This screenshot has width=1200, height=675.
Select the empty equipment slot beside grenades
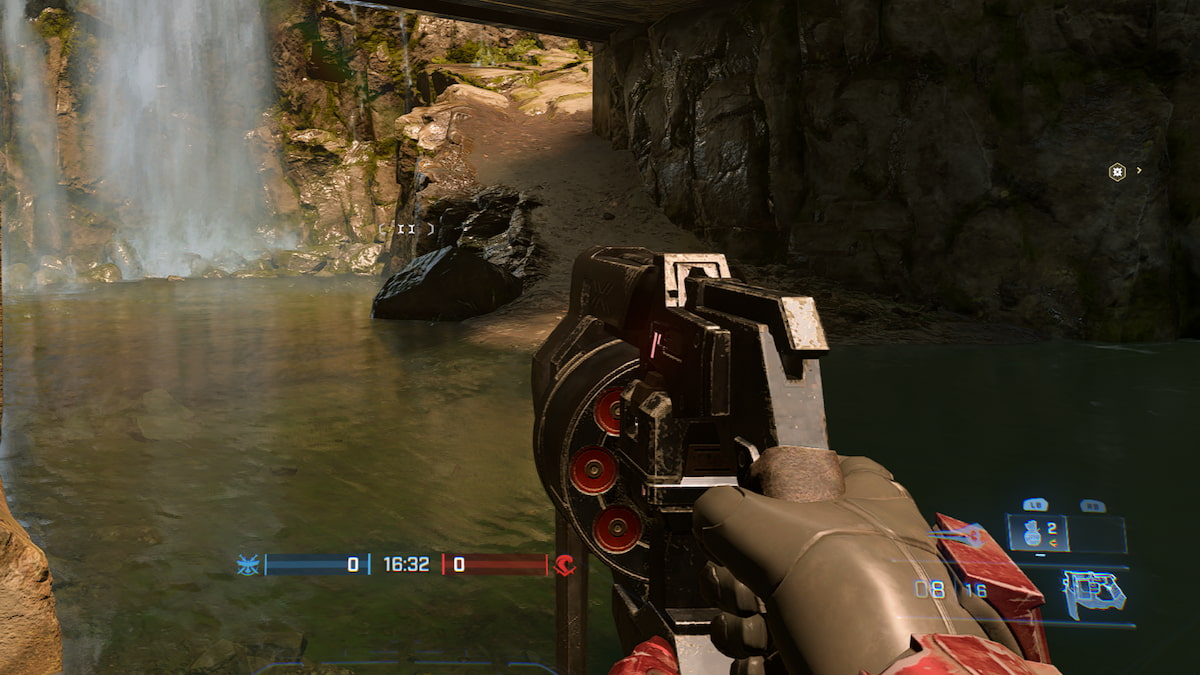(x=1097, y=534)
